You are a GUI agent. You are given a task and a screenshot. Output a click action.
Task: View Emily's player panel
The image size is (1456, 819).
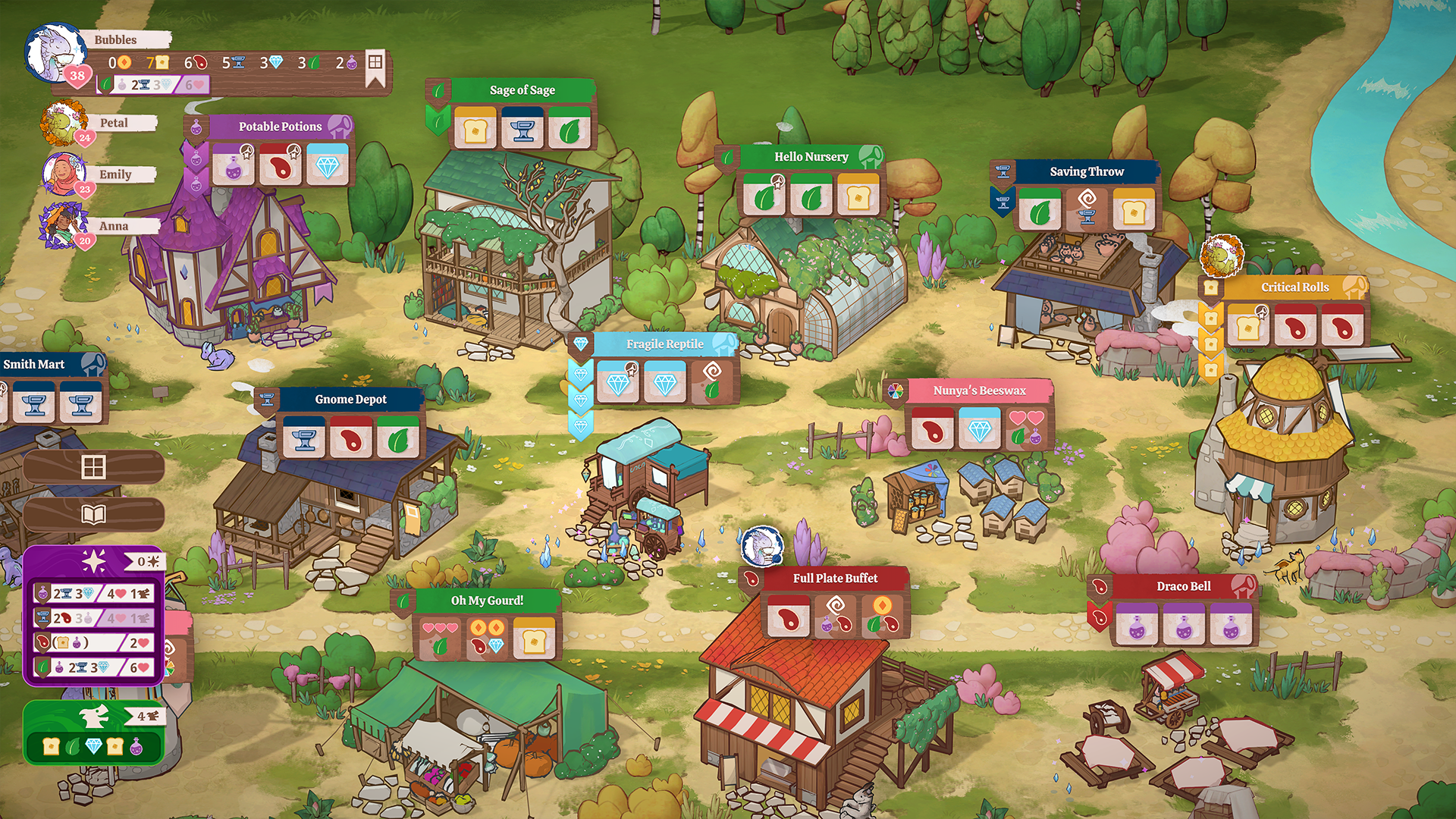pos(115,175)
